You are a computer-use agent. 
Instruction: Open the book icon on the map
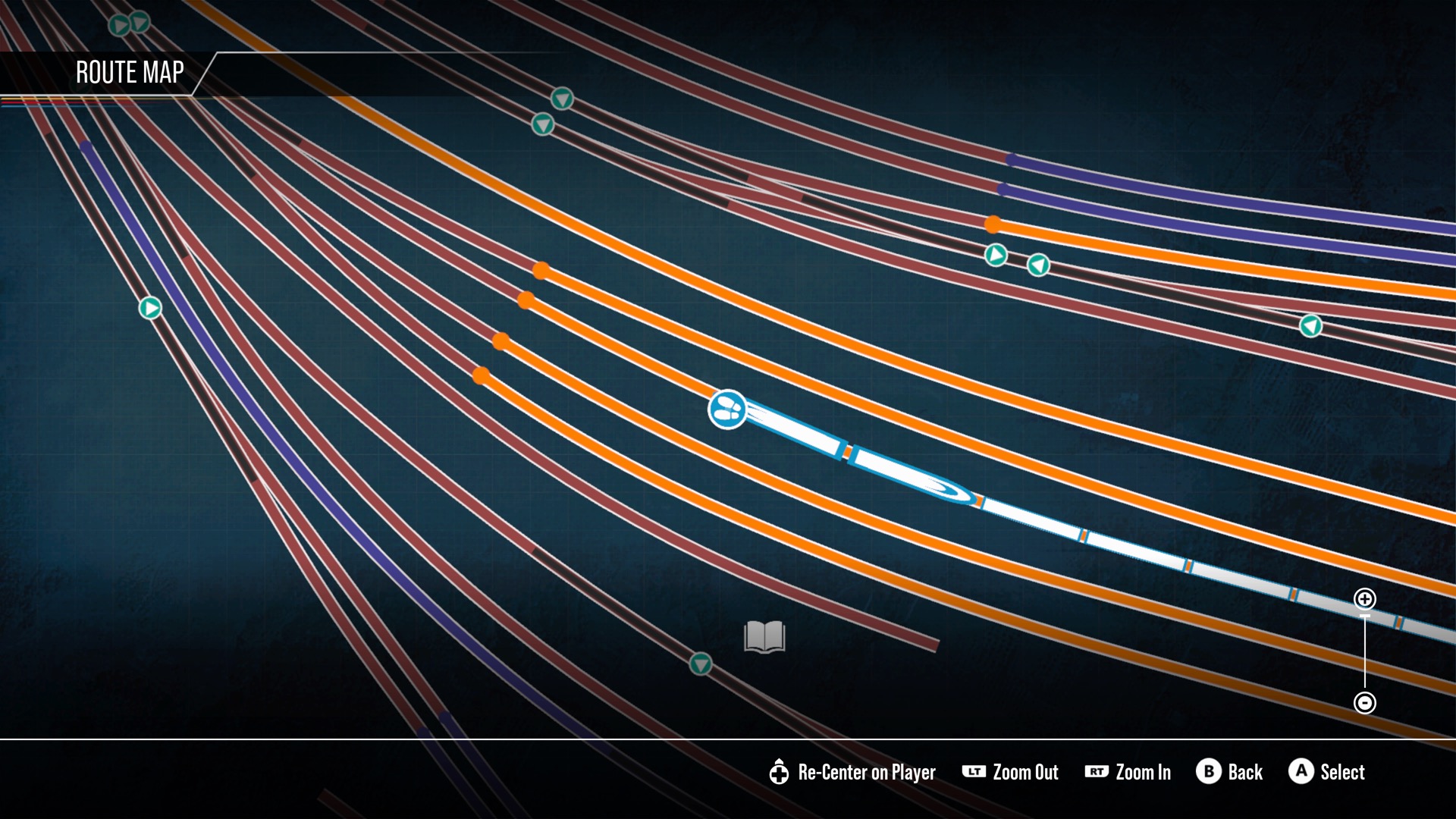764,637
